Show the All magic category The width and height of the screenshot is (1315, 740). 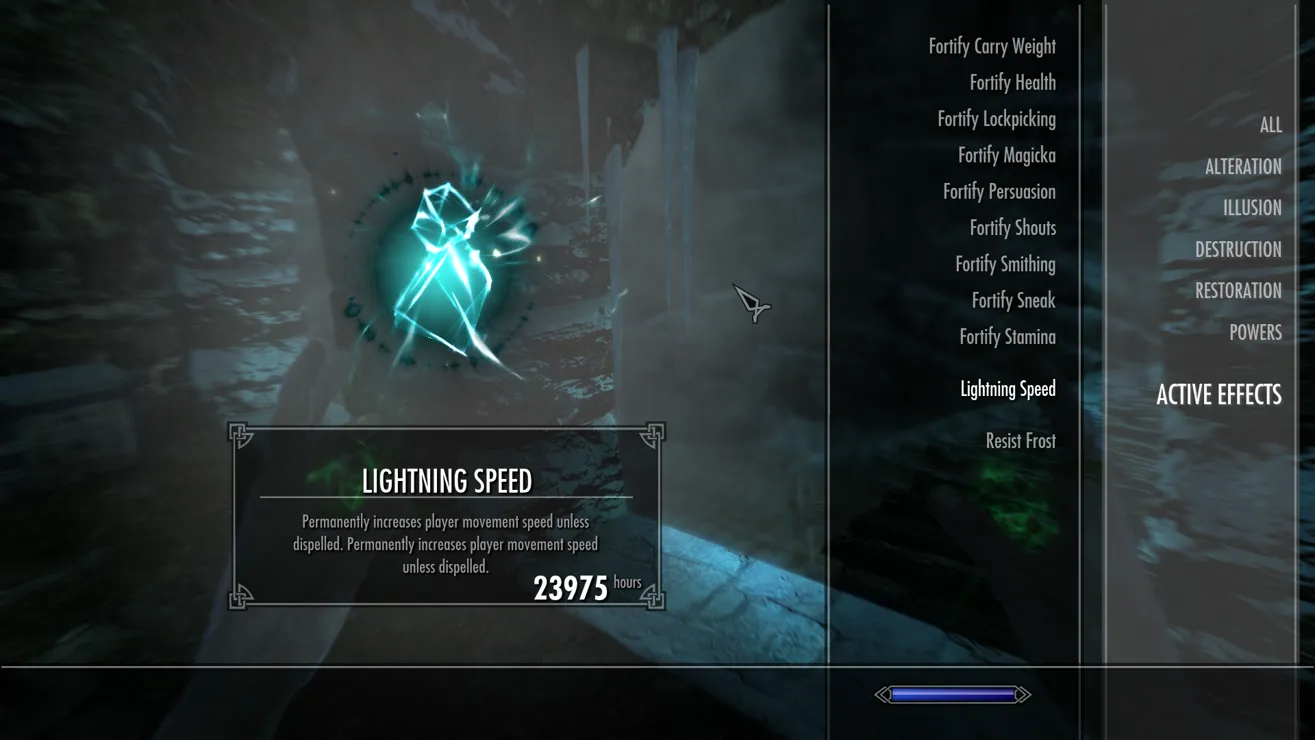(x=1270, y=125)
